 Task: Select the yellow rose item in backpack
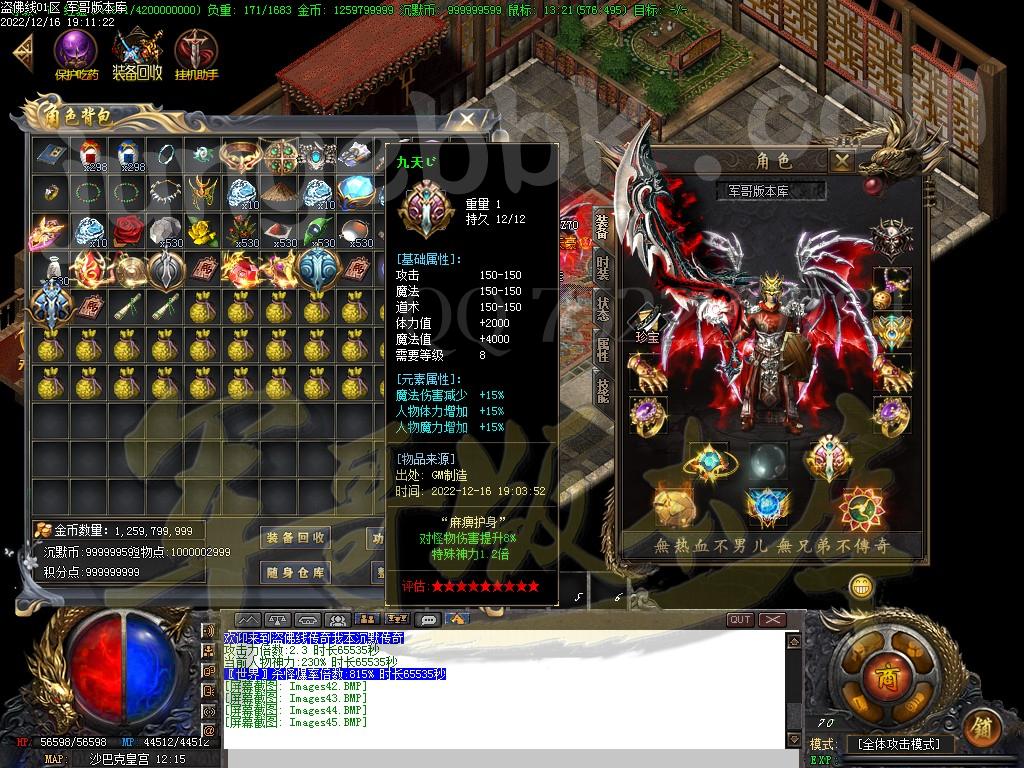point(203,231)
